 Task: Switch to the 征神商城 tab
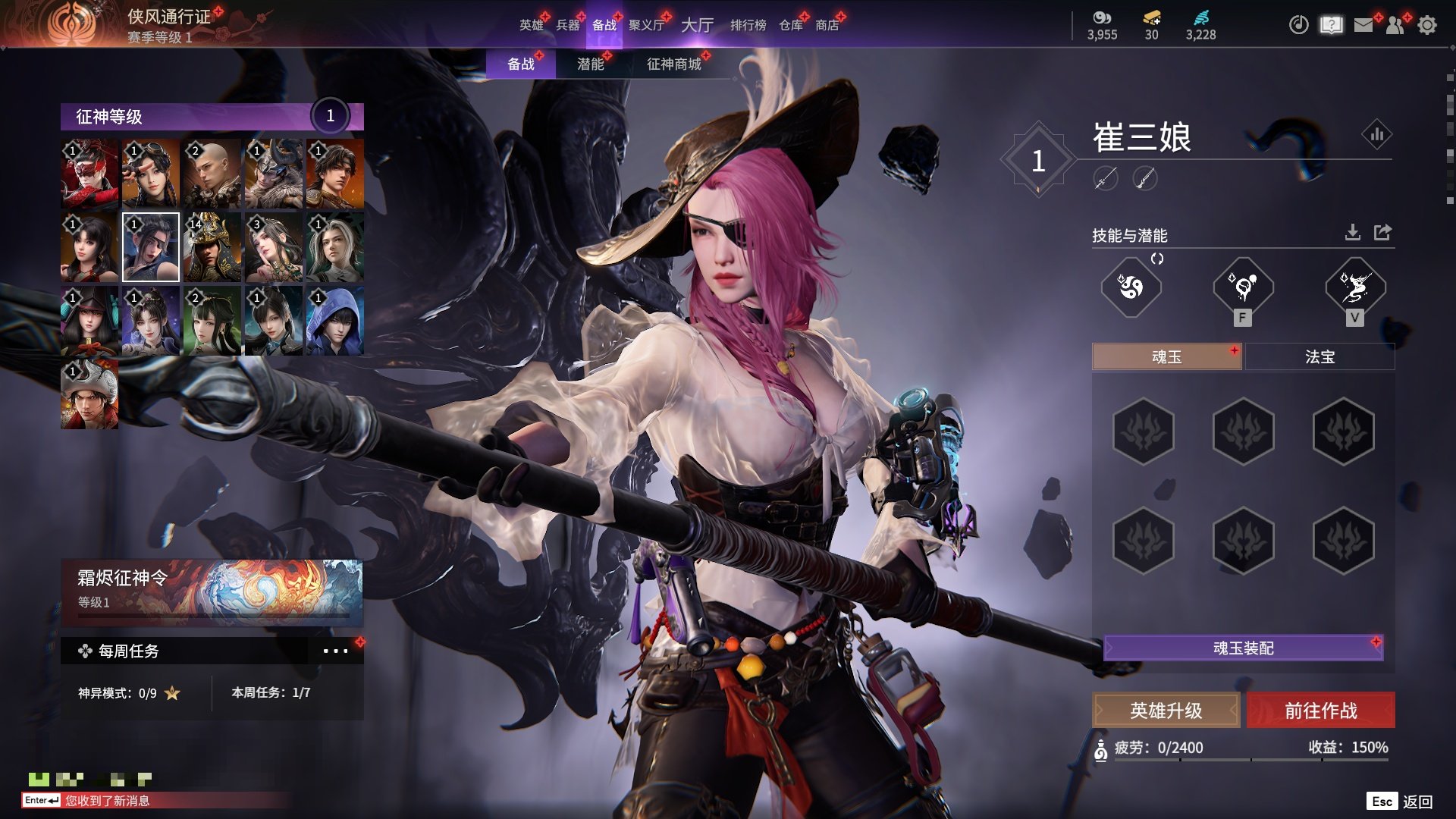coord(674,64)
